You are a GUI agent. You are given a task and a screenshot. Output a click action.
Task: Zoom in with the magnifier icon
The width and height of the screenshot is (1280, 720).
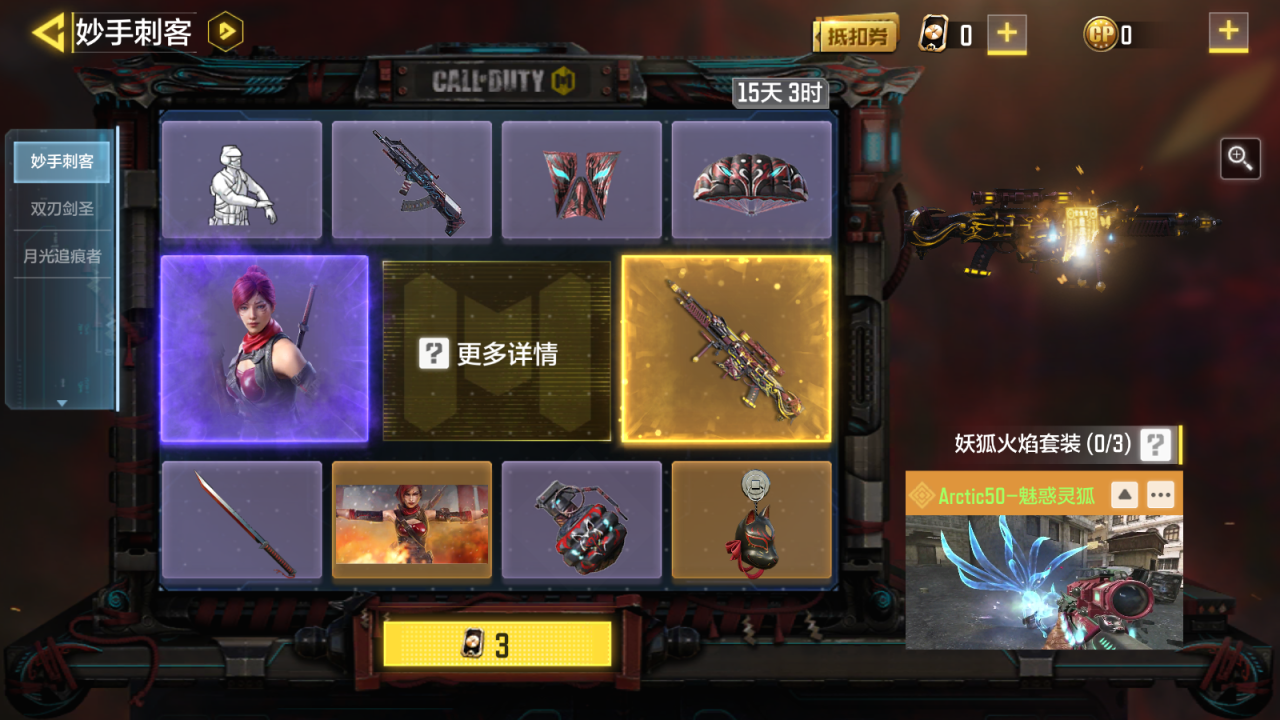(1240, 159)
